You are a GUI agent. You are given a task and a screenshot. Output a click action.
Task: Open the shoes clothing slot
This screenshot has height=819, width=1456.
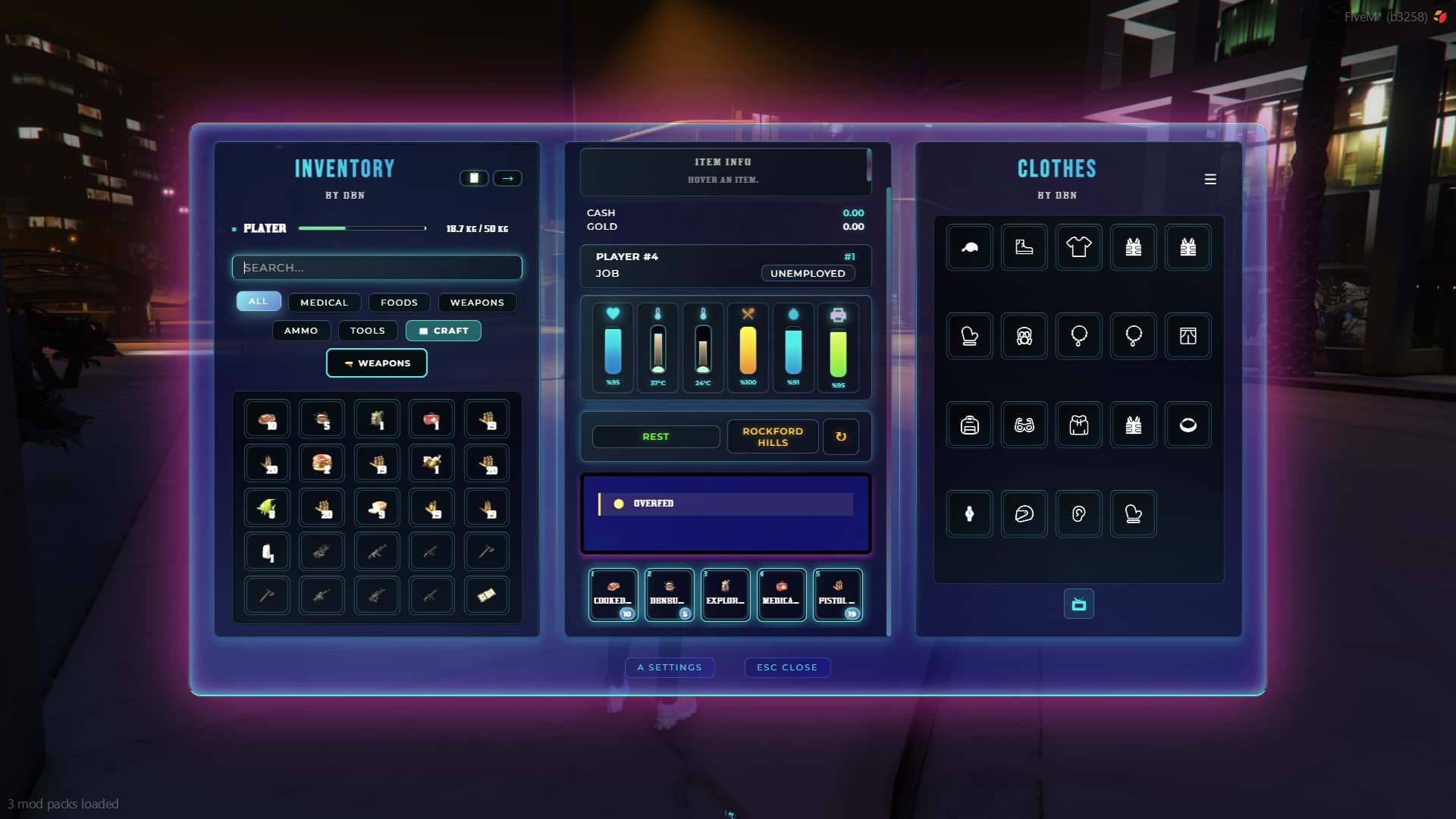tap(1024, 246)
